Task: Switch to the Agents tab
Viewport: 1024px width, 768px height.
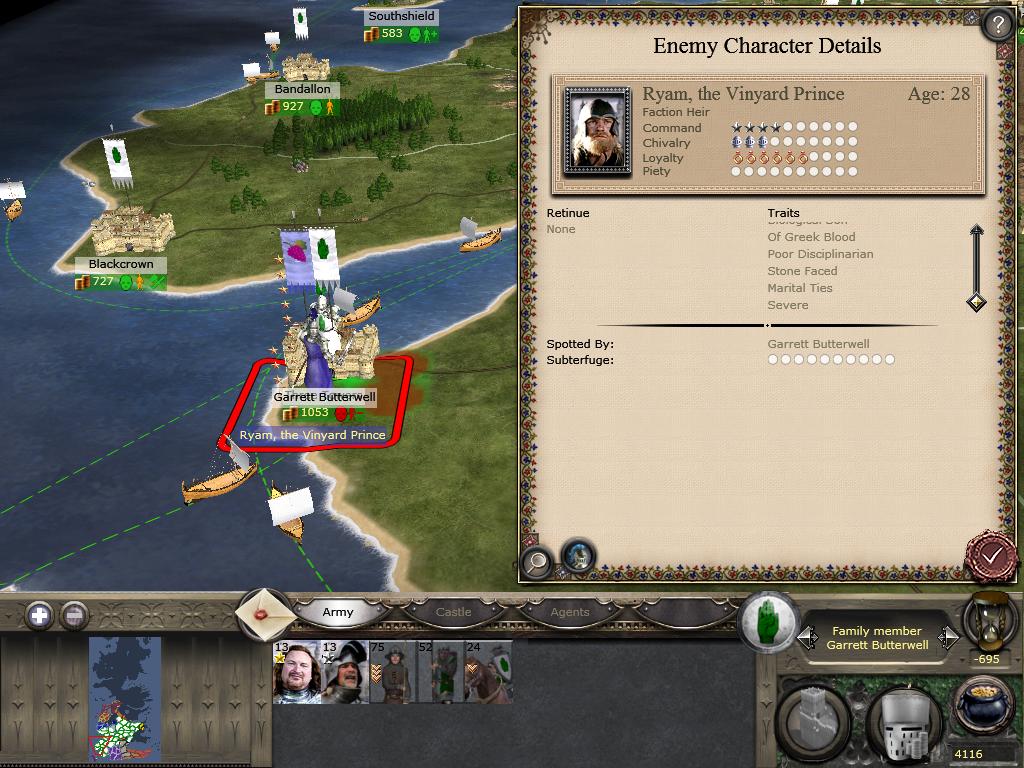Action: [x=570, y=612]
